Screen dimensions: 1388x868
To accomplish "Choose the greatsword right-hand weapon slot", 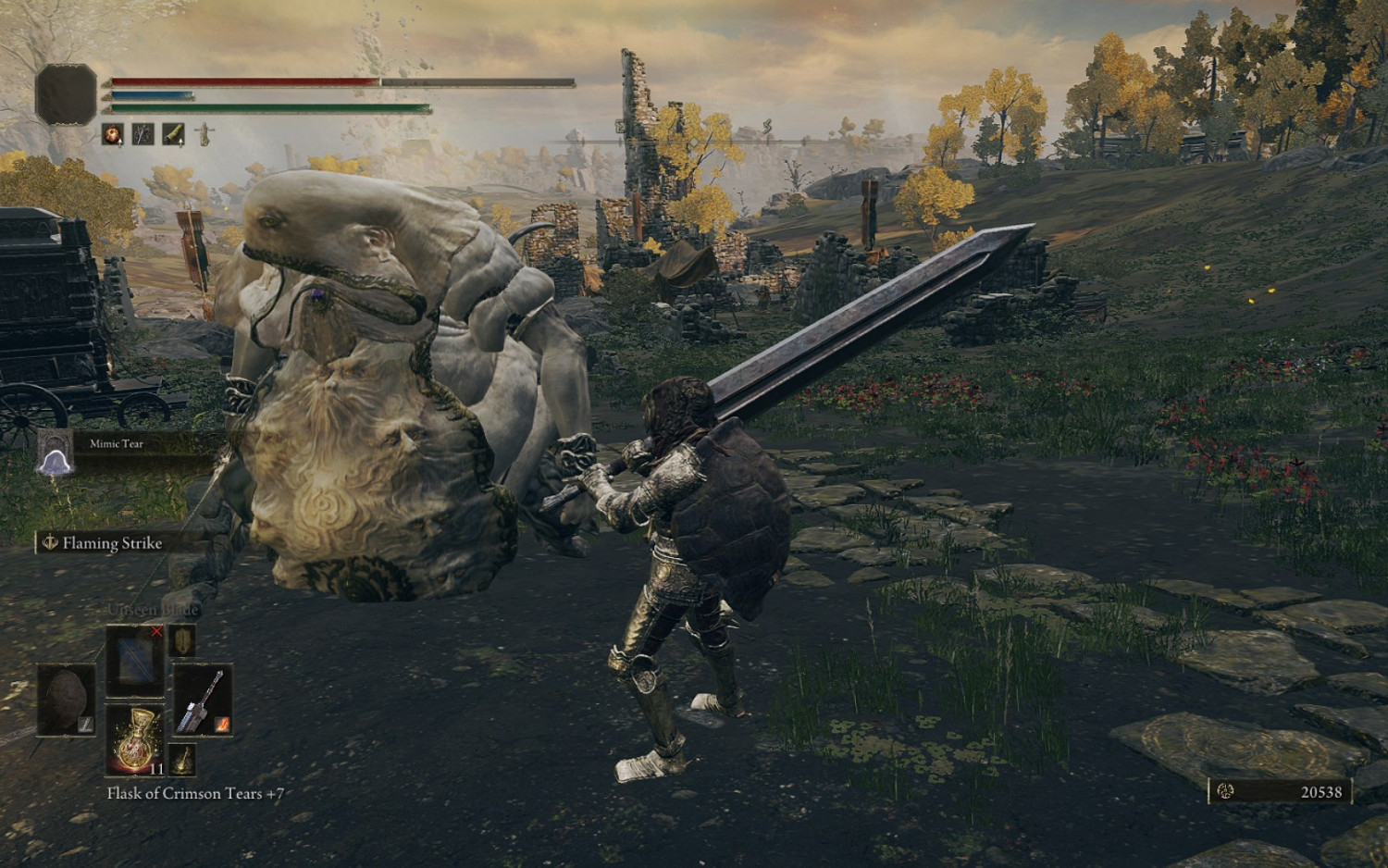I will point(203,701).
